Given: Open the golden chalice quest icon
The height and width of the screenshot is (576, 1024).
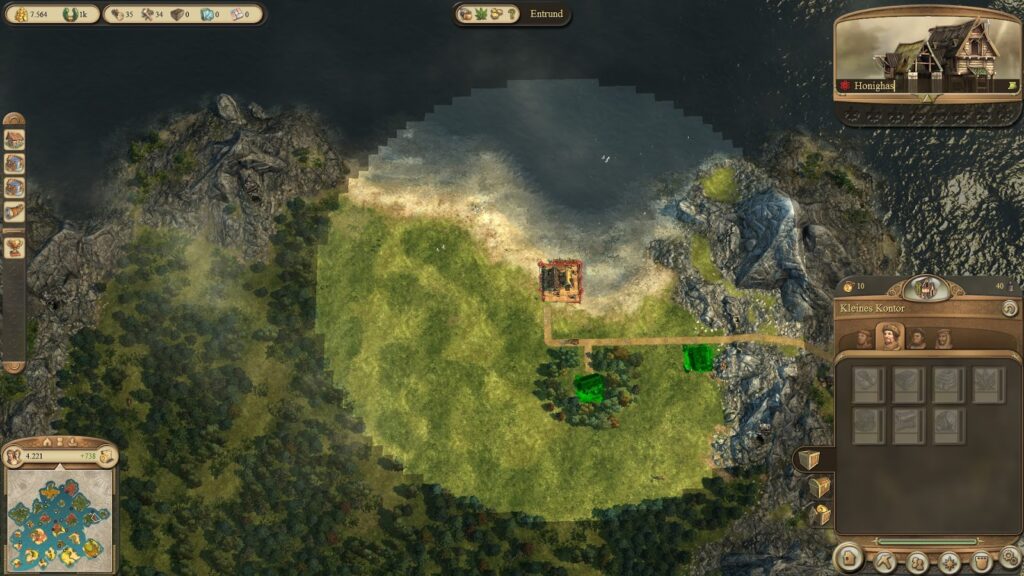Looking at the screenshot, I should click(x=14, y=247).
